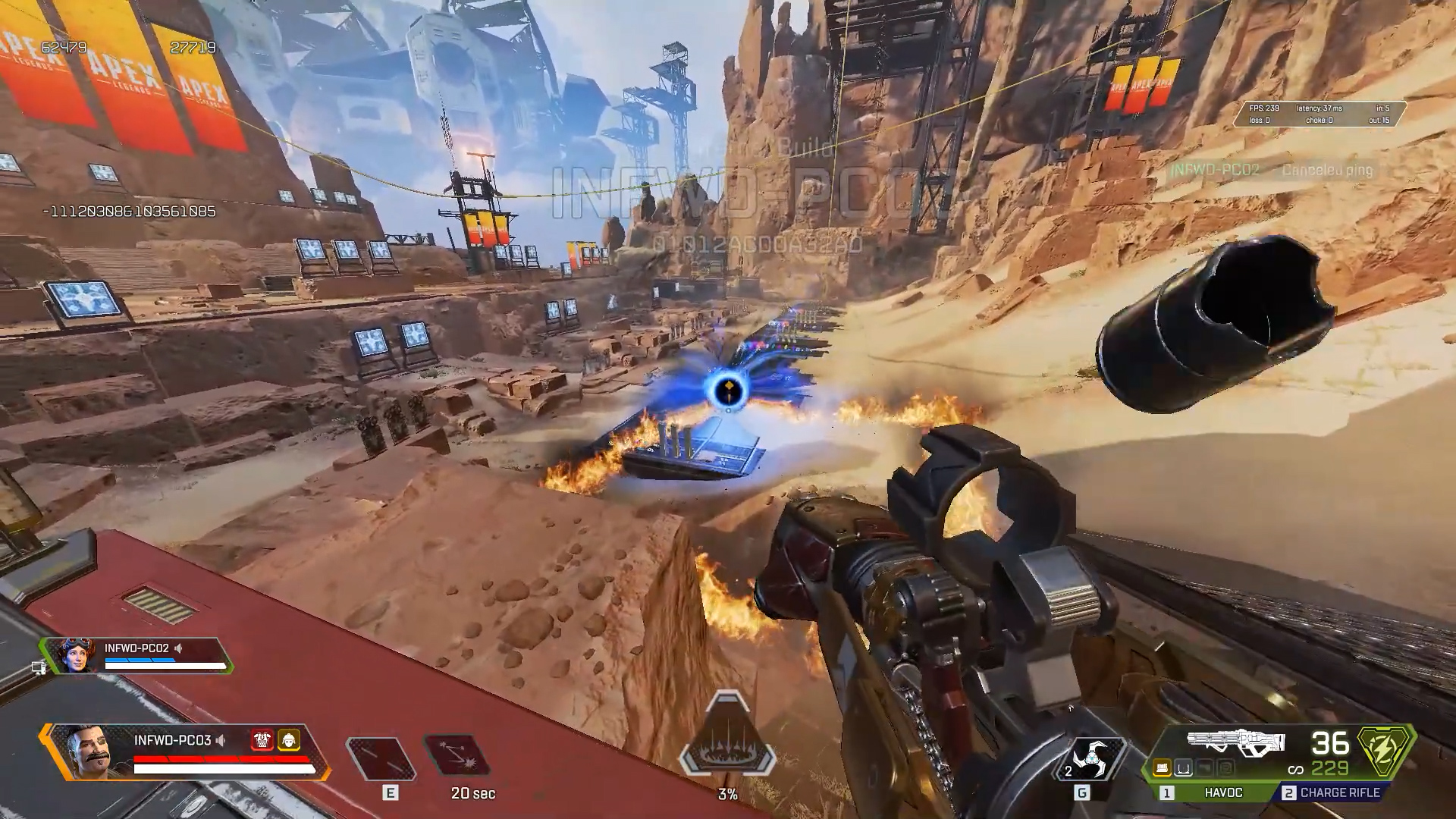This screenshot has height=819, width=1456.
Task: Click the red perk icon beside INFWD-PC03
Action: point(262,739)
